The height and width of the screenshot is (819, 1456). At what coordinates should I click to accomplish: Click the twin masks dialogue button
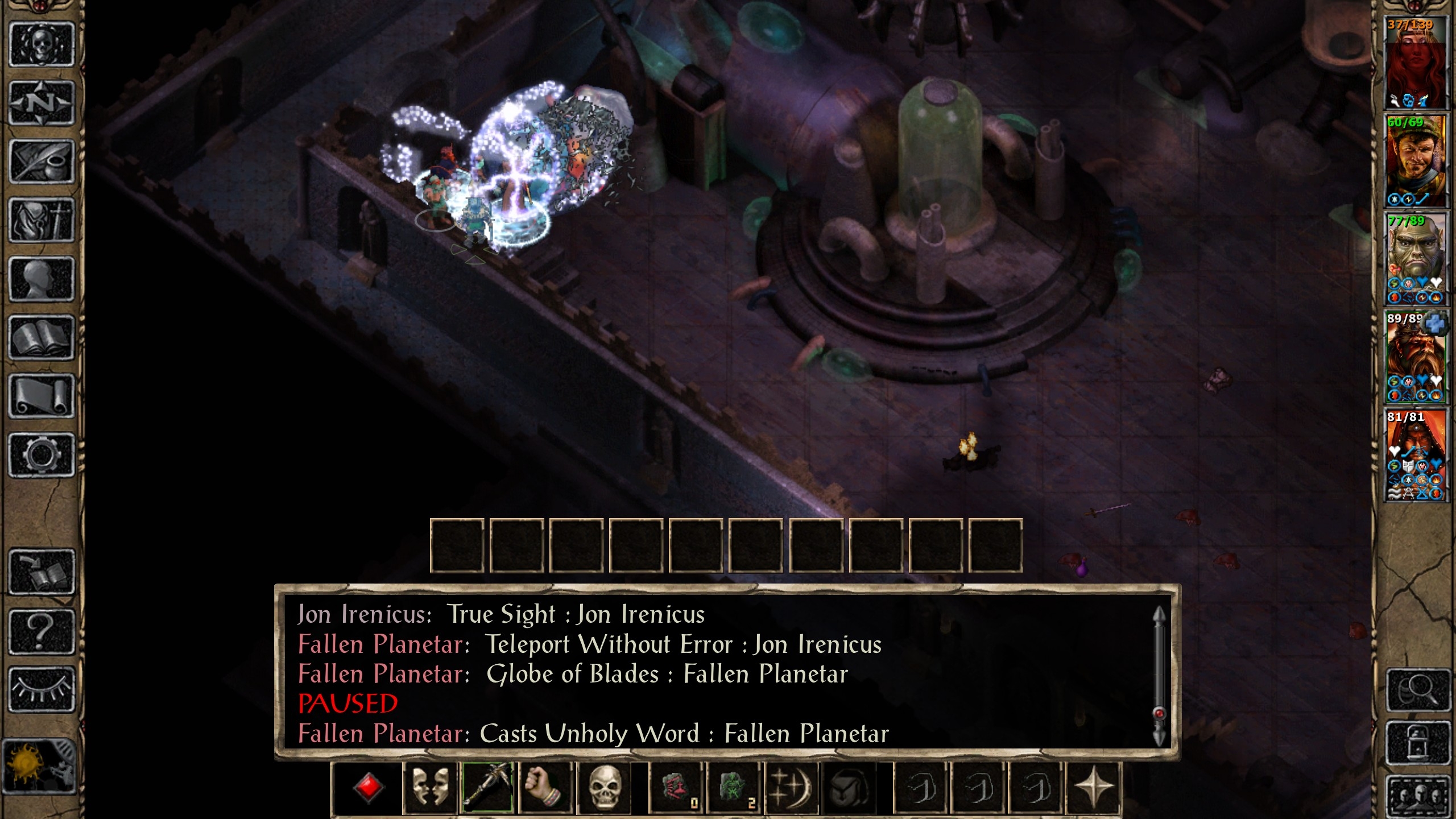429,788
